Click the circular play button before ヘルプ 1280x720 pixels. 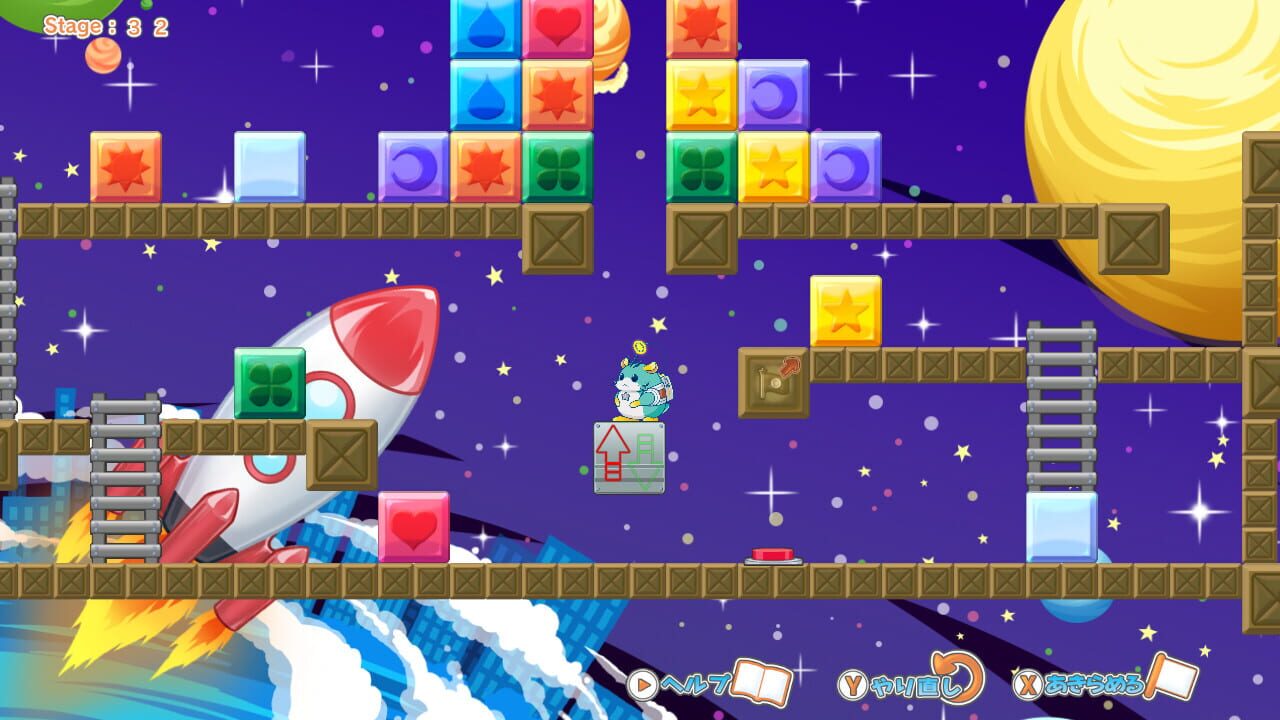pos(647,686)
